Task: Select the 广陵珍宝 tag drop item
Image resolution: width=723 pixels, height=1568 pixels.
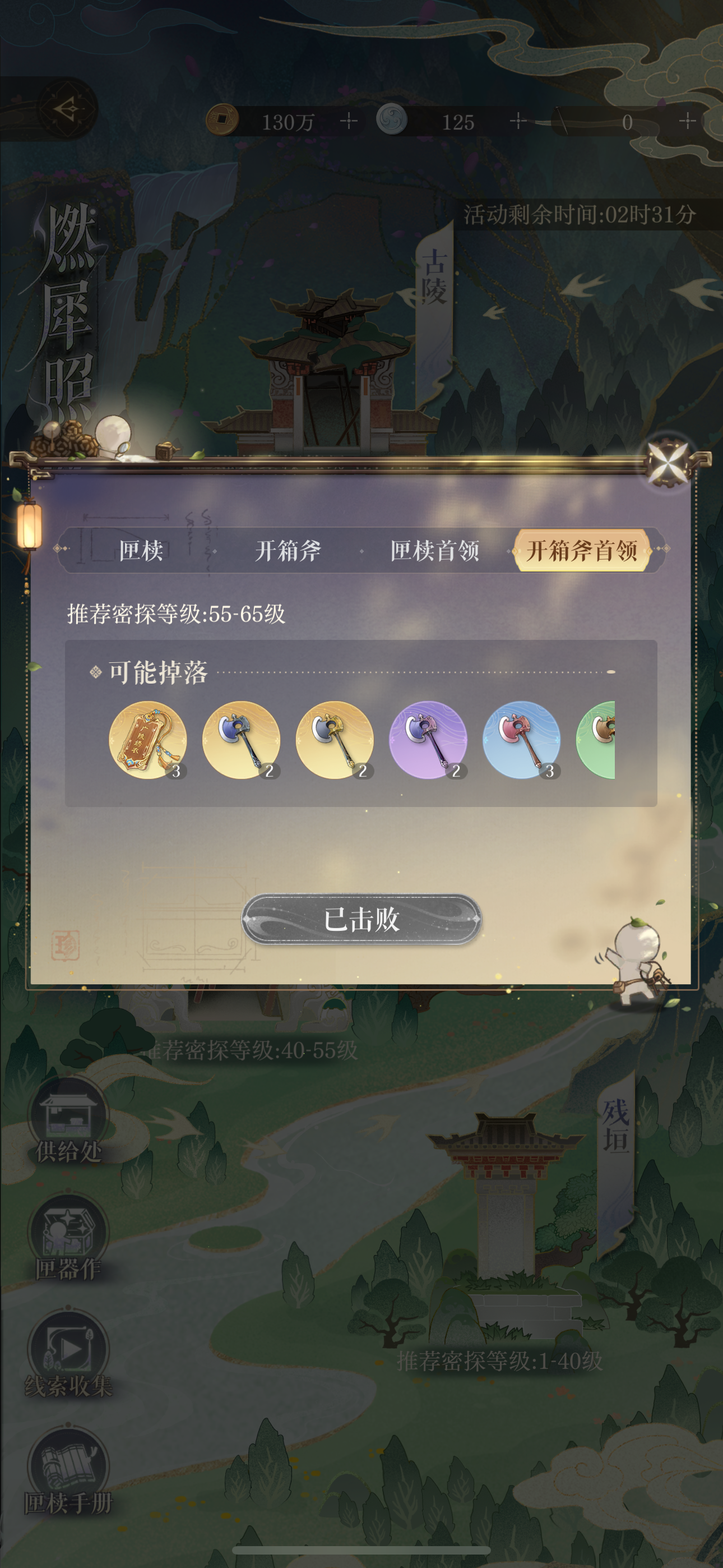Action: (x=149, y=740)
